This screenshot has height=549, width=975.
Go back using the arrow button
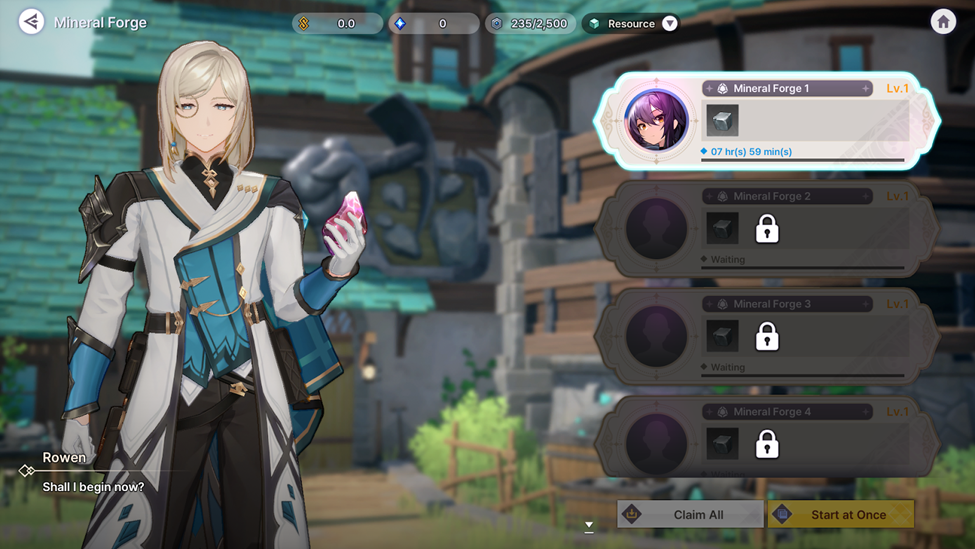point(31,22)
